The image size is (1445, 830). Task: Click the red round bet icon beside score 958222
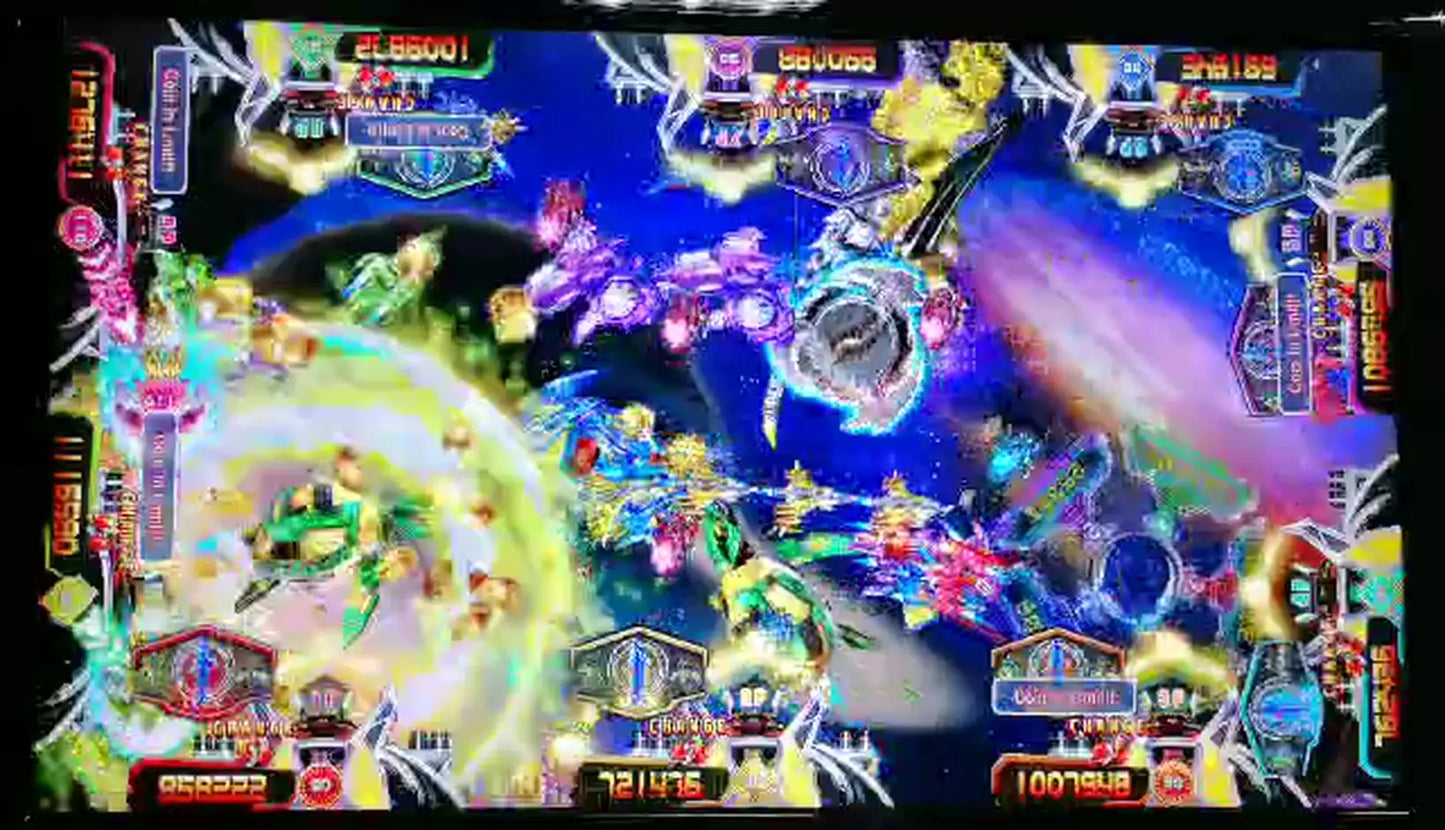320,787
